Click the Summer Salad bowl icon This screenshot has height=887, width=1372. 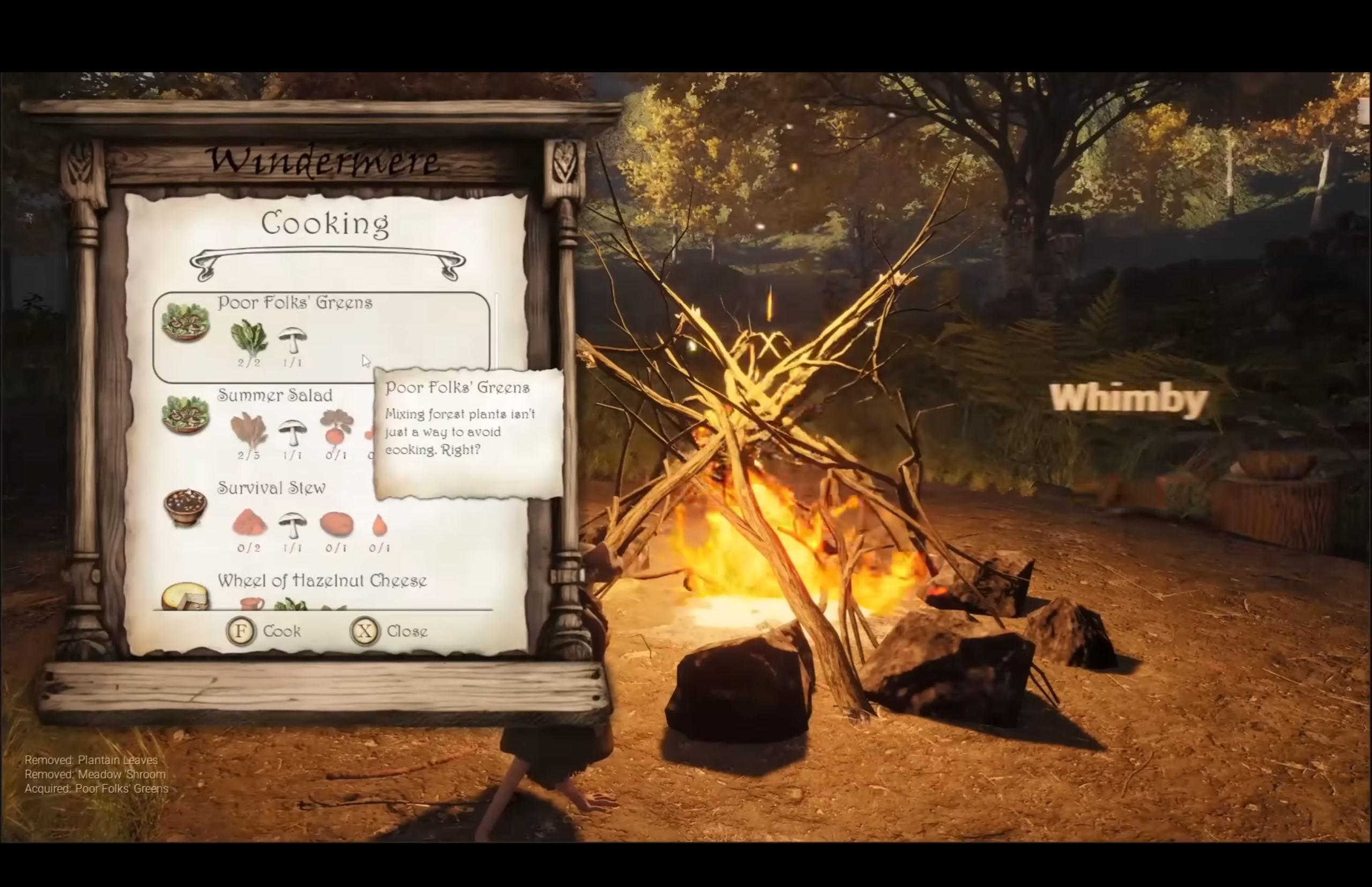185,415
